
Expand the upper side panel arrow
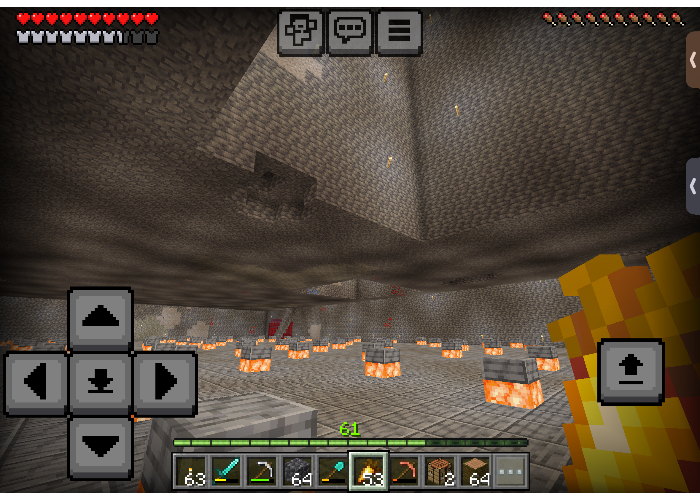click(692, 59)
